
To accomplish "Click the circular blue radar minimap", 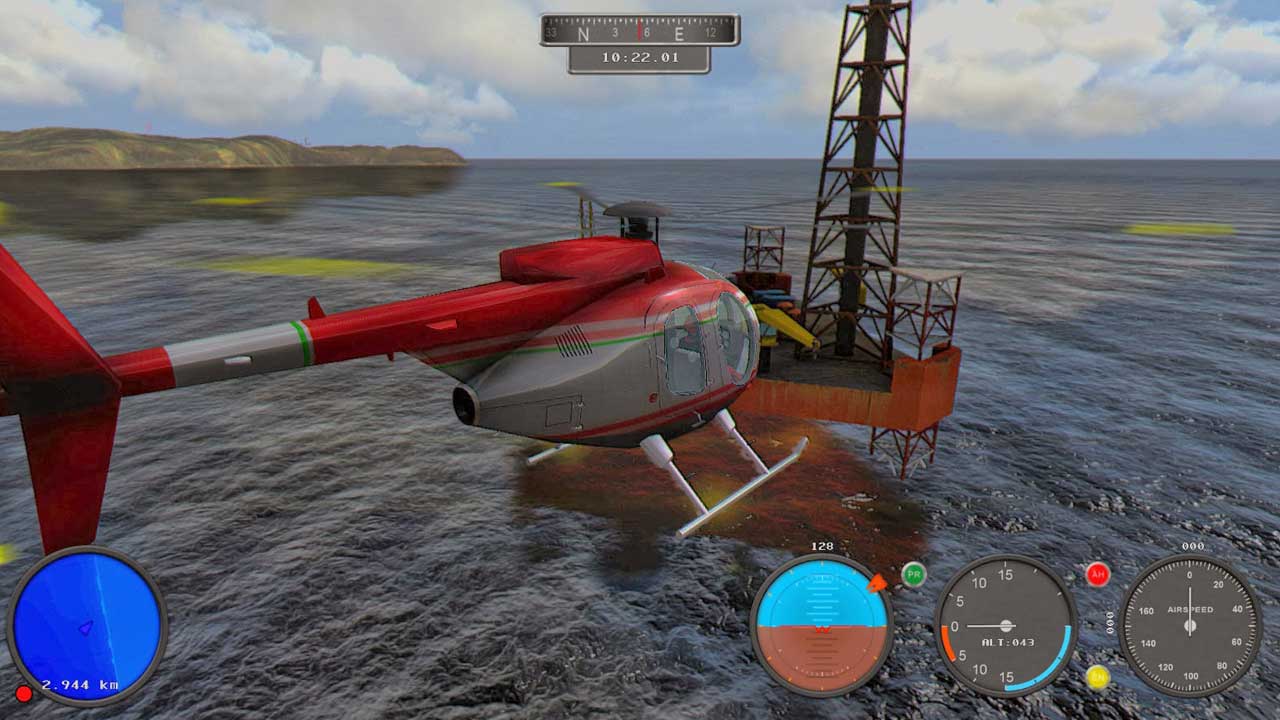I will (x=87, y=626).
